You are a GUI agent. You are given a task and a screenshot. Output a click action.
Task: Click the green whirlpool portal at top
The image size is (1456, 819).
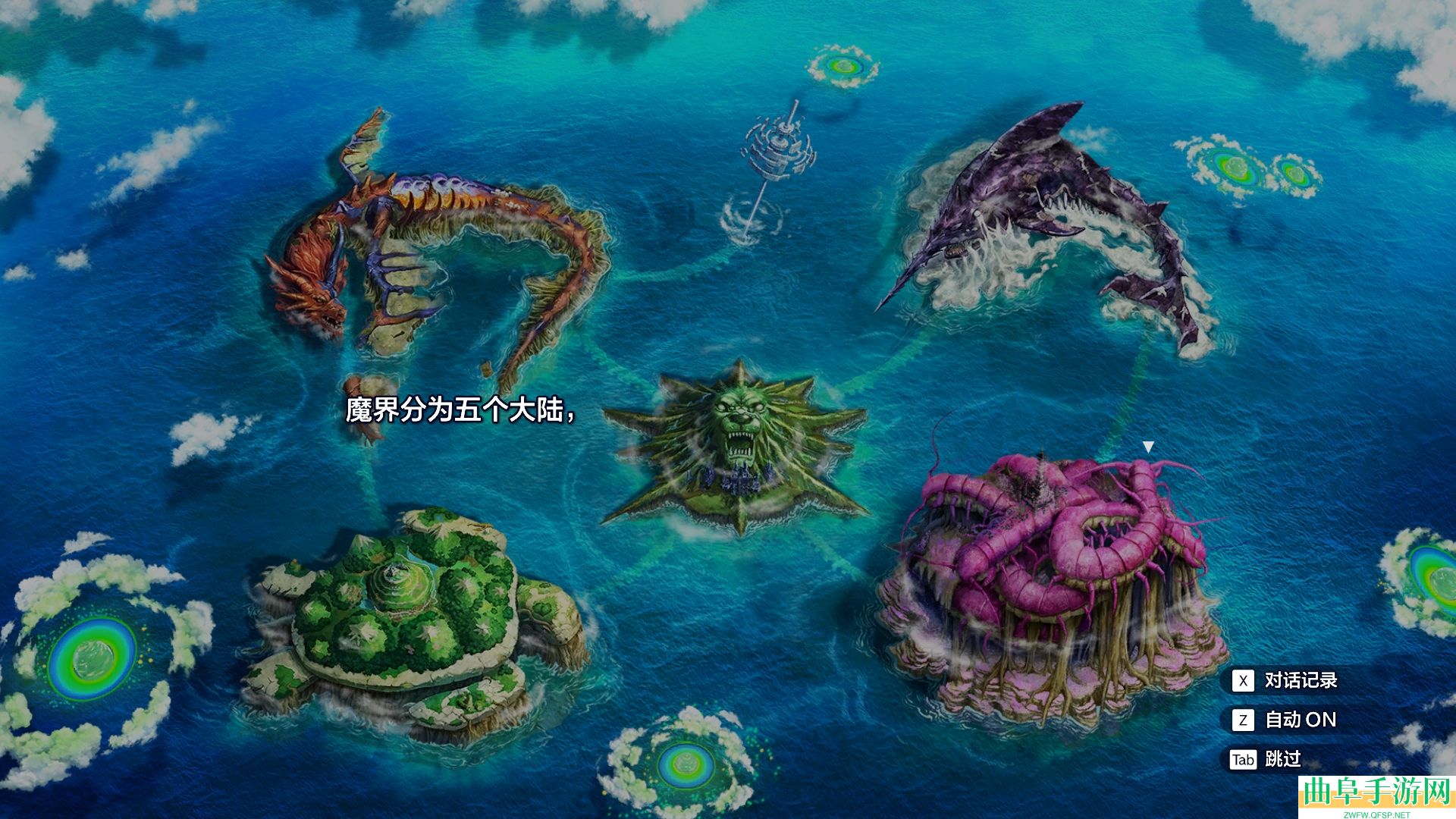point(842,64)
